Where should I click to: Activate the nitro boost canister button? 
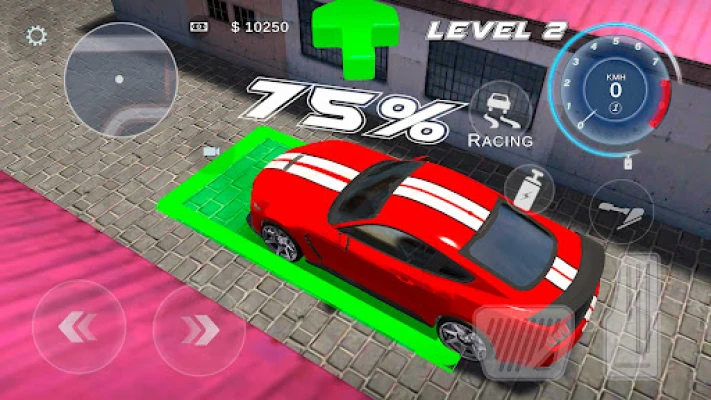coord(530,187)
